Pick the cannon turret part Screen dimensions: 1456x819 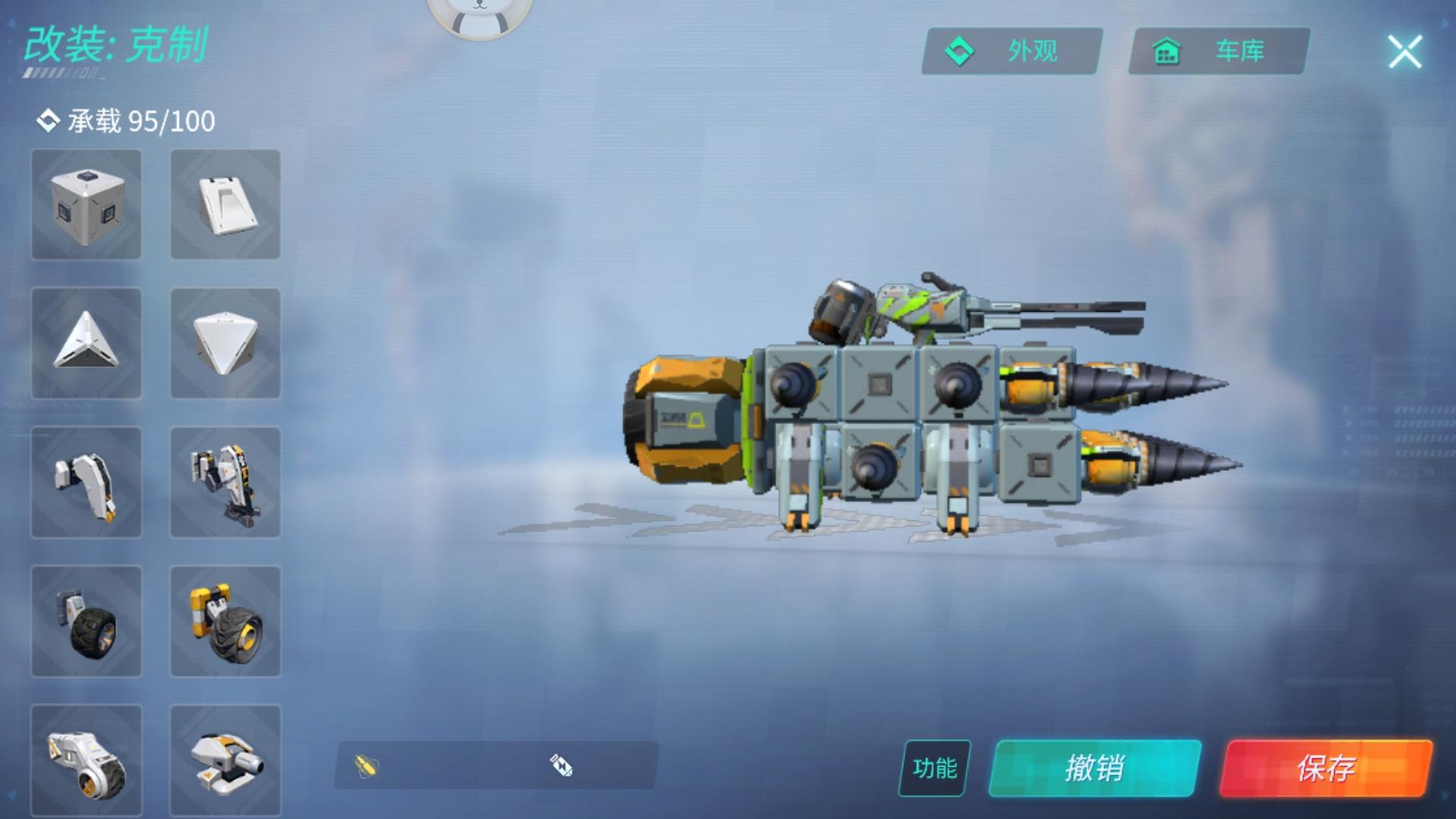coord(225,761)
